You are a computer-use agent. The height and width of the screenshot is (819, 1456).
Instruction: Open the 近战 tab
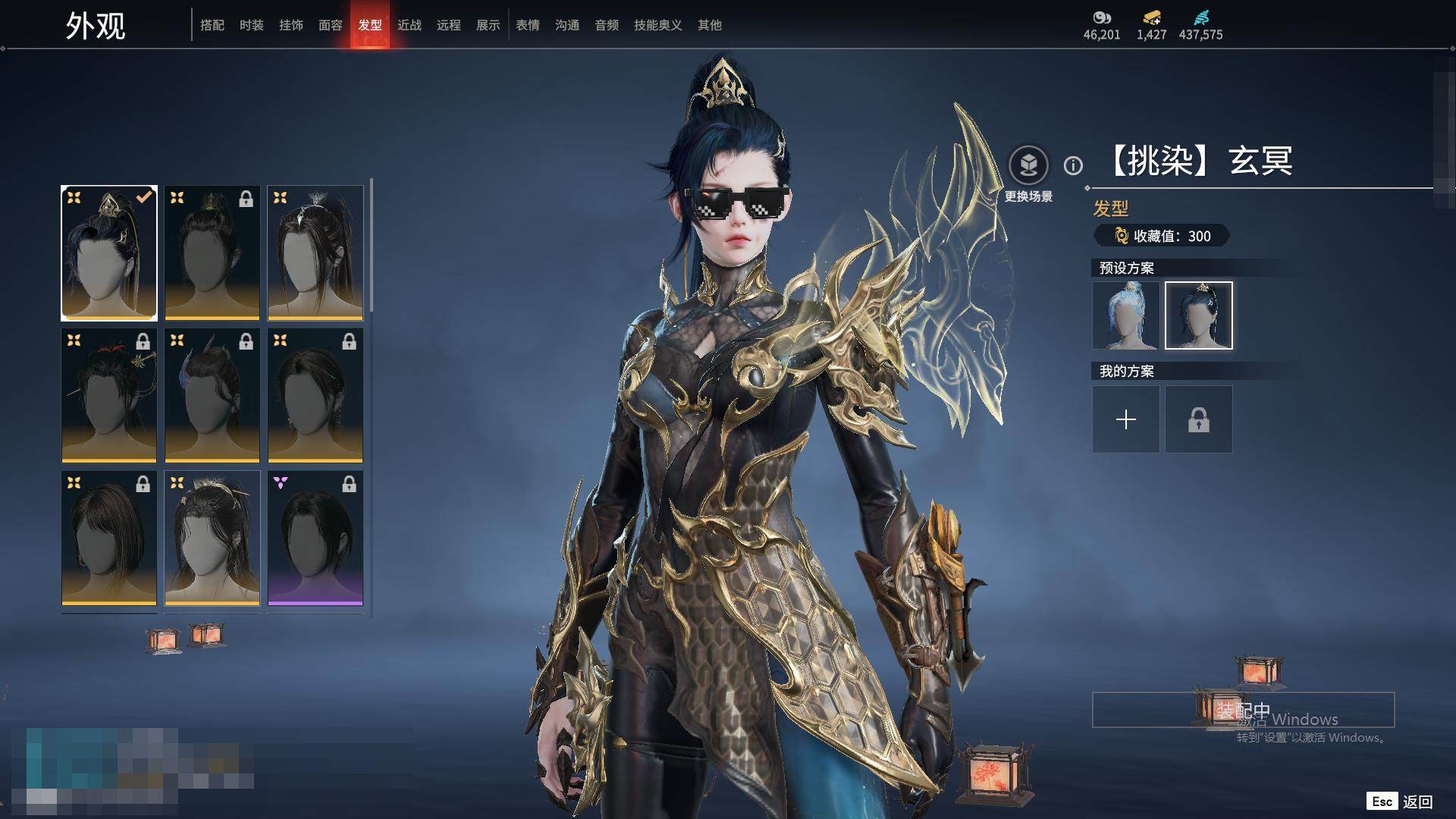pos(409,25)
